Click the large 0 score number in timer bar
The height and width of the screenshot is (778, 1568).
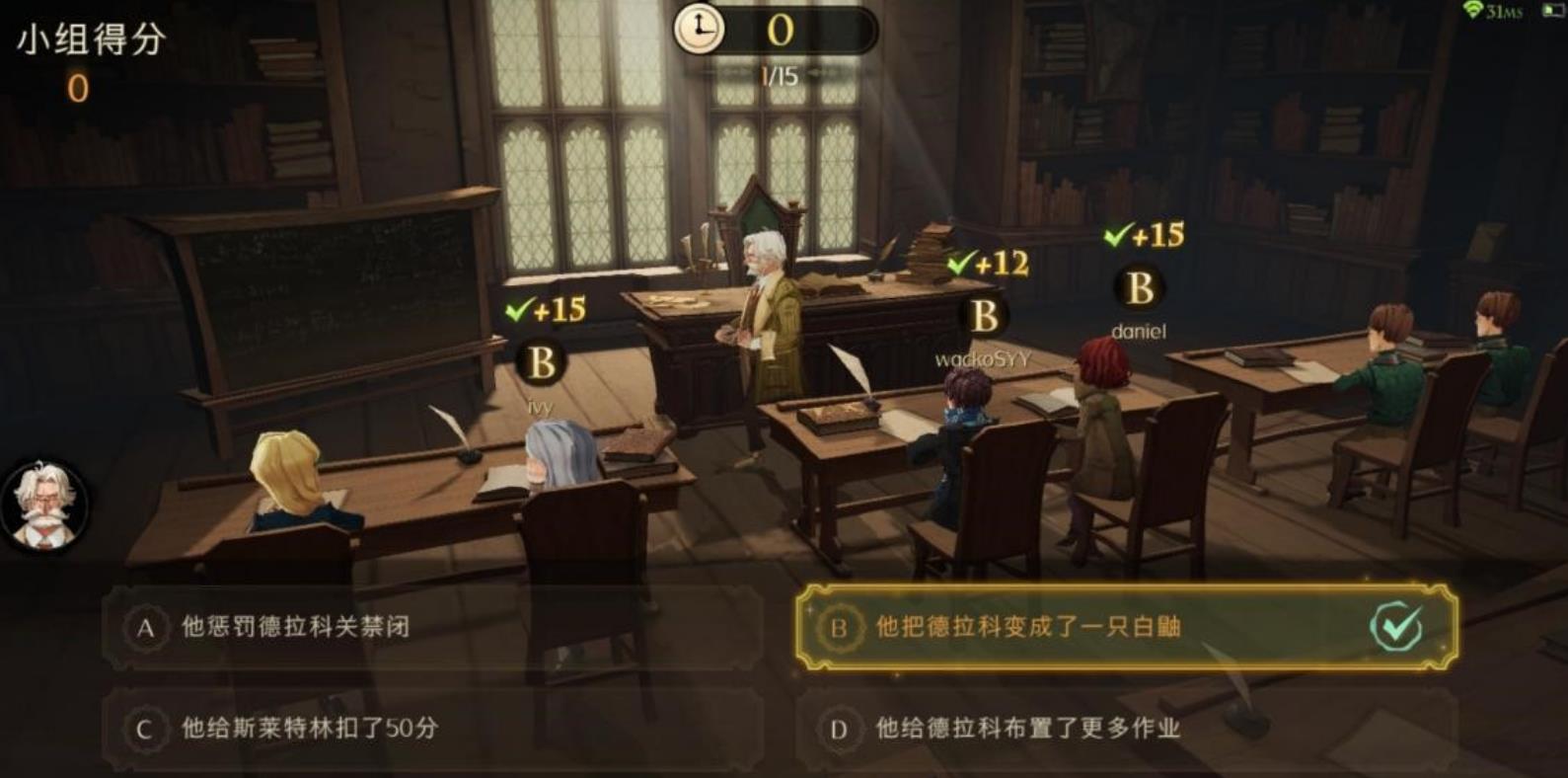(x=779, y=31)
